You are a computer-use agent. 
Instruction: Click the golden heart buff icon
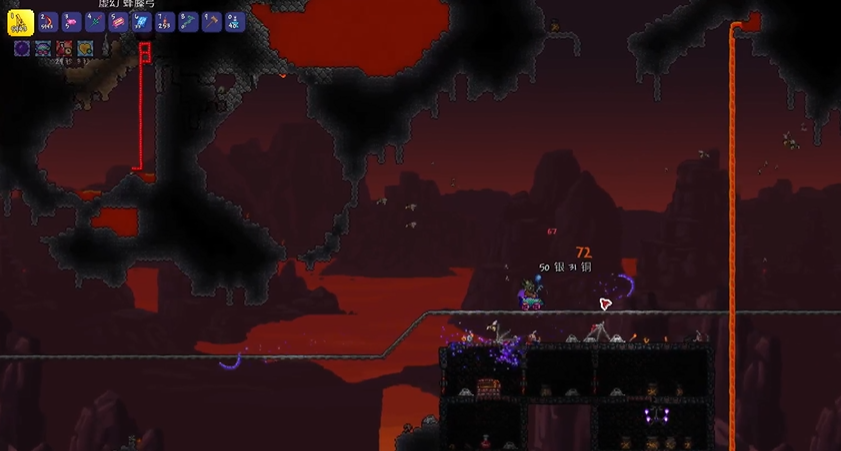click(x=86, y=47)
